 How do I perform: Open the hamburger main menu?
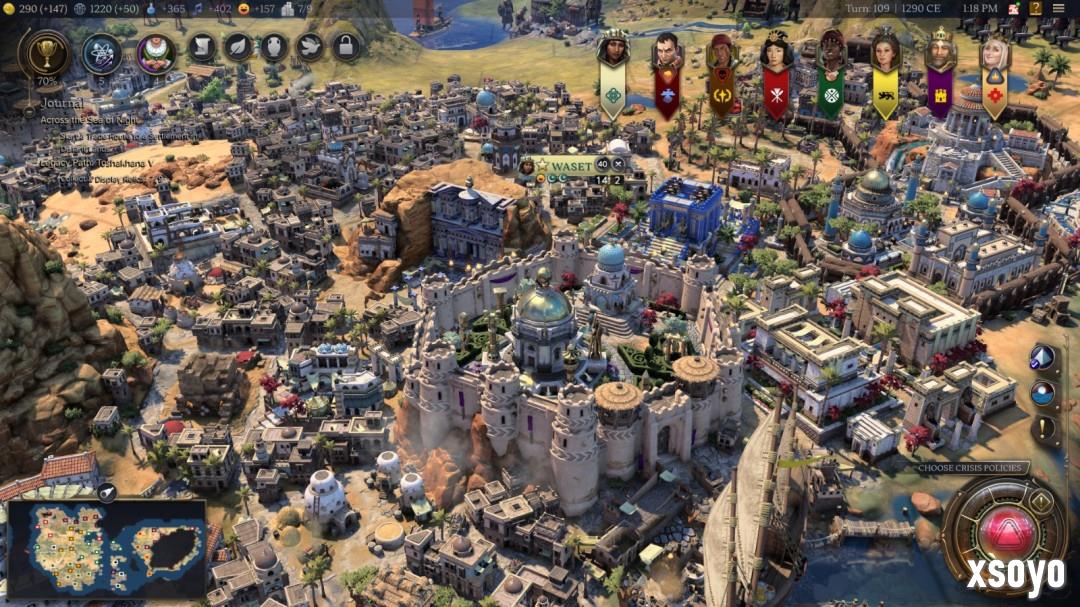click(1059, 8)
